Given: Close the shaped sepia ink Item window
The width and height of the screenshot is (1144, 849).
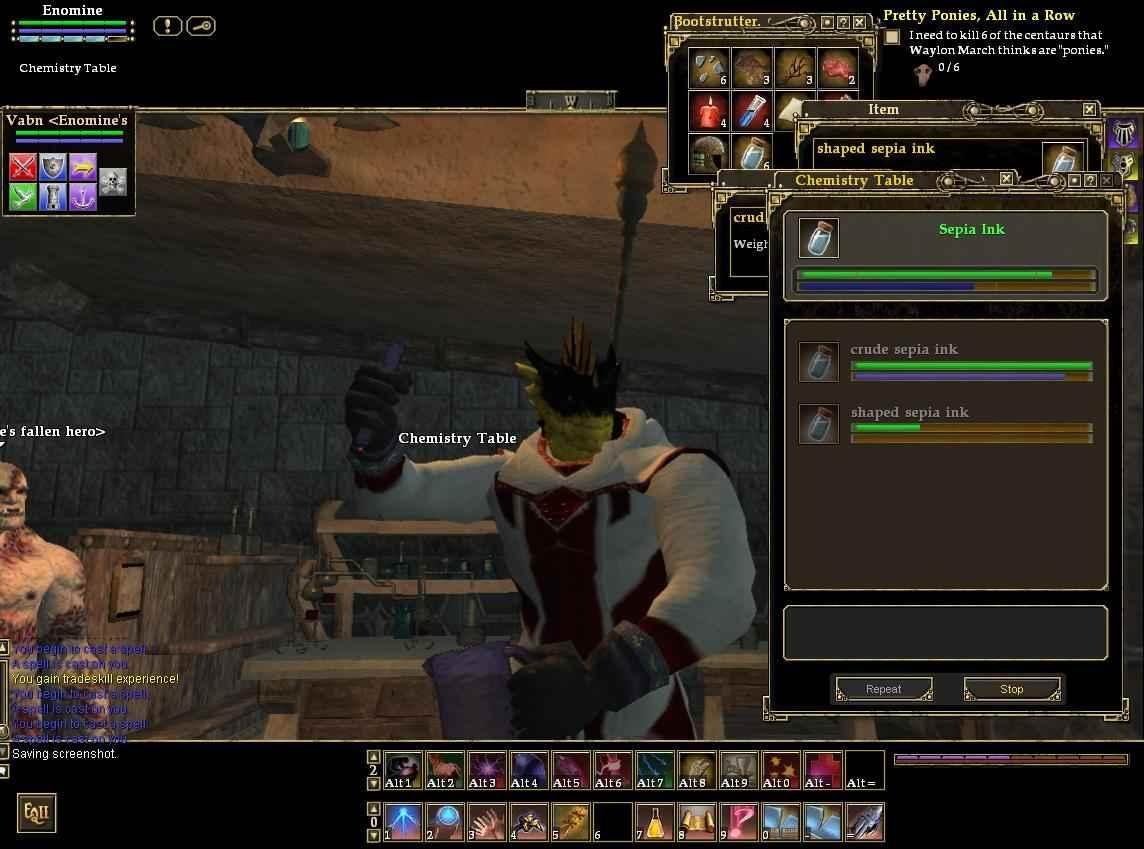Looking at the screenshot, I should click(1089, 110).
